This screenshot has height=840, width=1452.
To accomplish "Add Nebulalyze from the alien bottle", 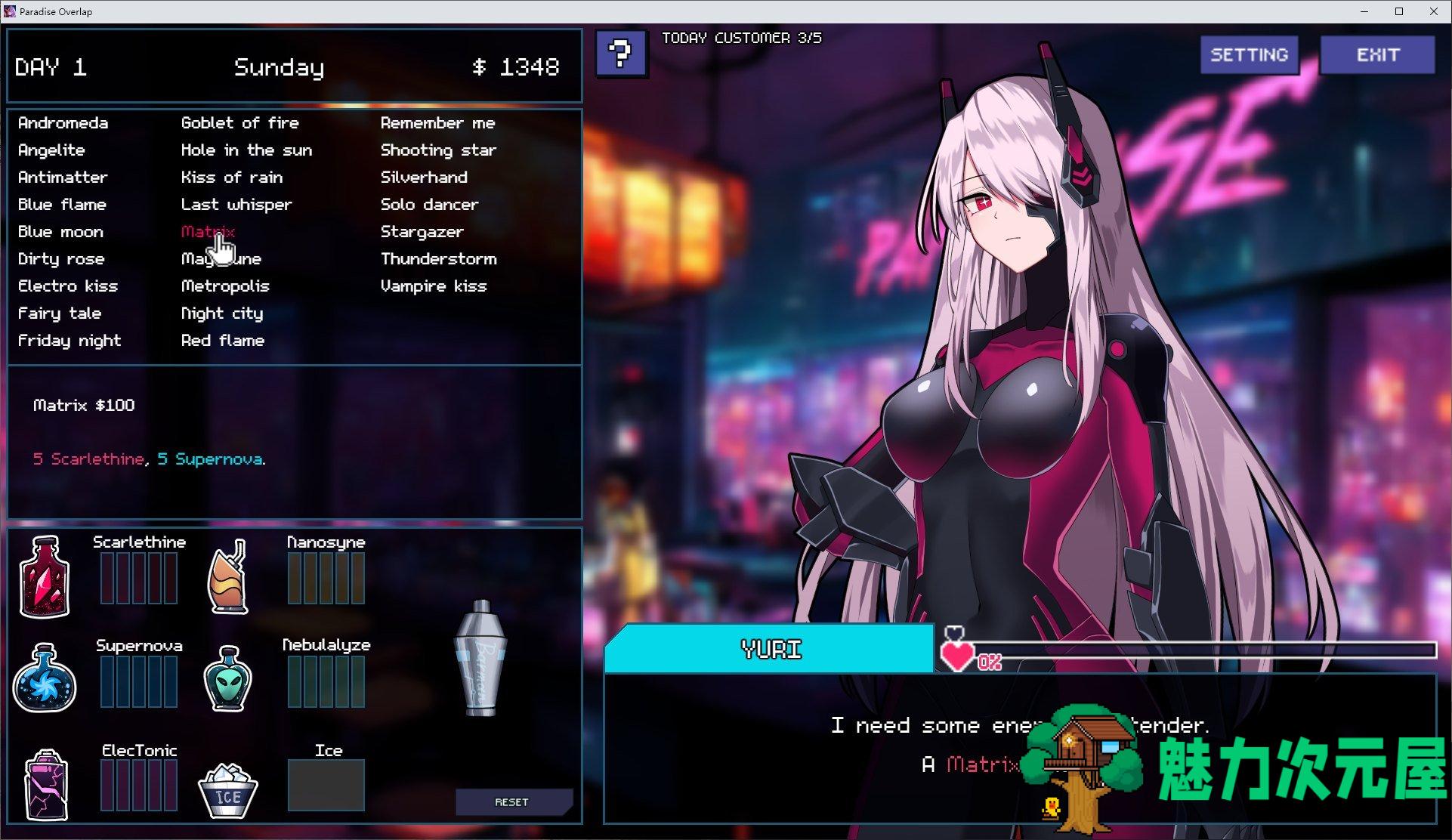I will coord(228,678).
